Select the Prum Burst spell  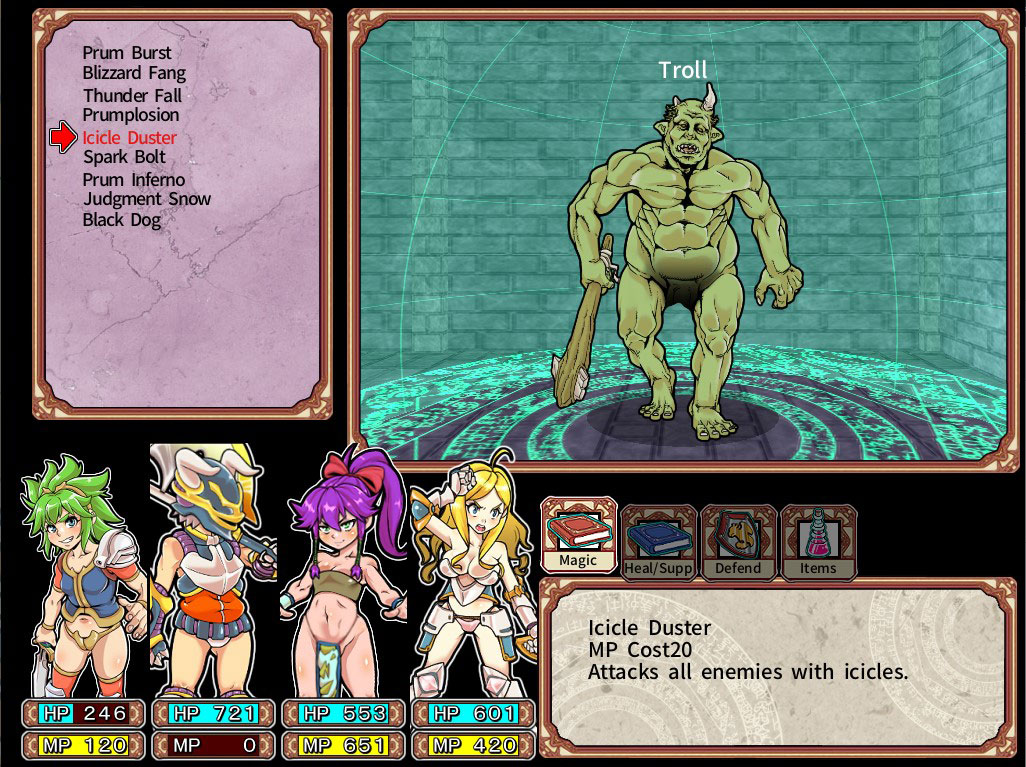pyautogui.click(x=127, y=53)
